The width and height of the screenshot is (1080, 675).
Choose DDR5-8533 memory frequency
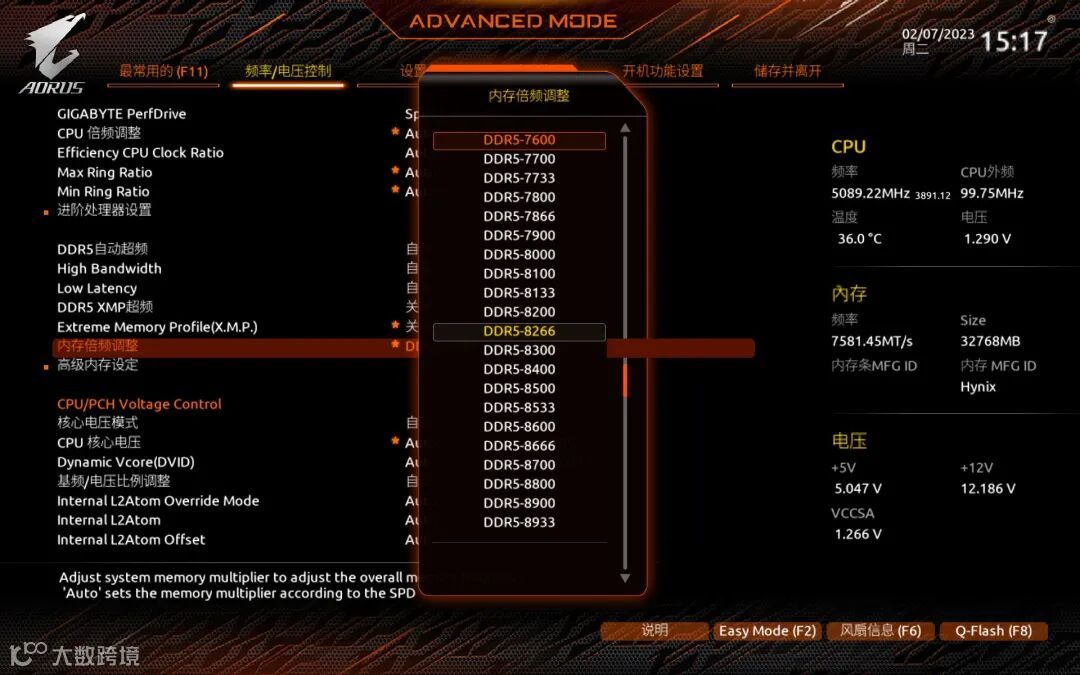coord(519,407)
